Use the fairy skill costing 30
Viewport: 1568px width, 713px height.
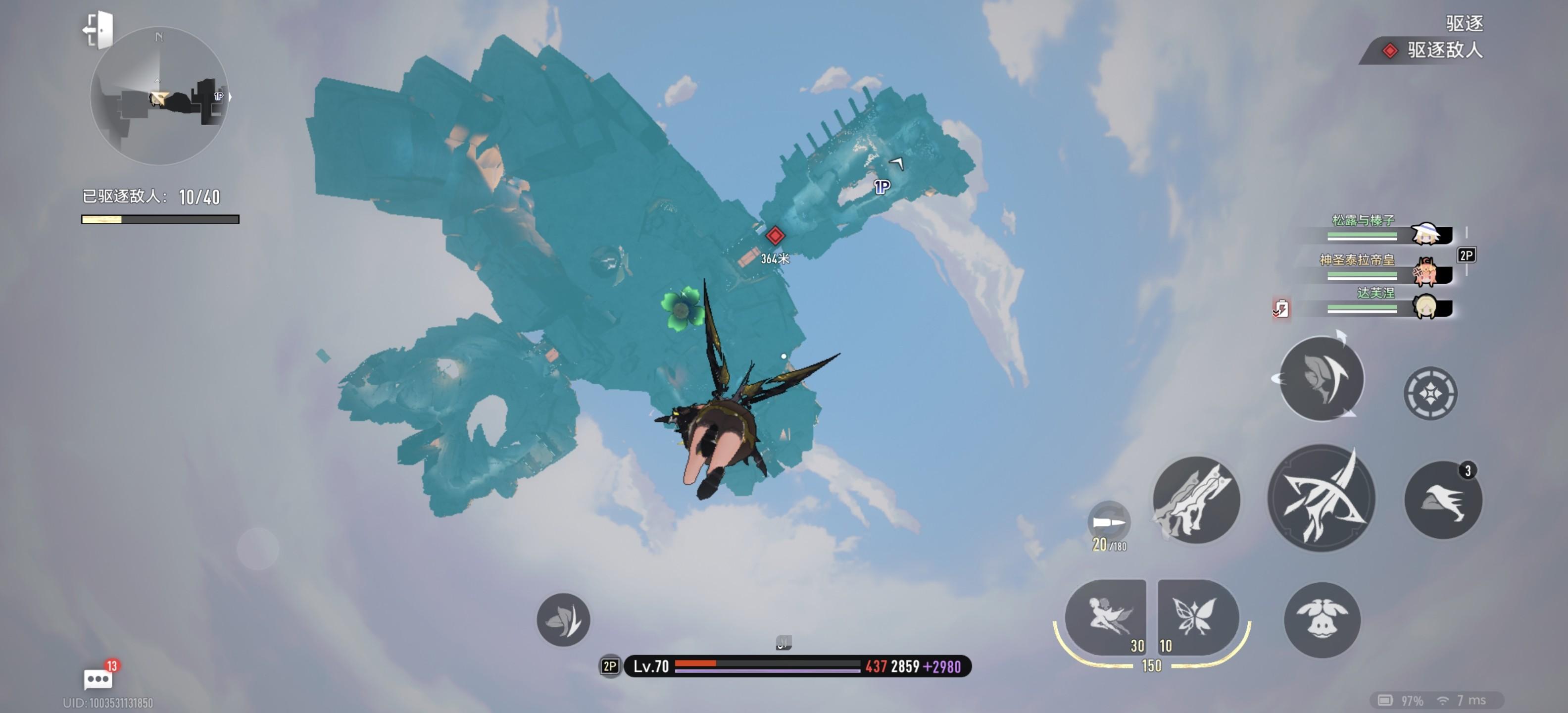[1106, 617]
